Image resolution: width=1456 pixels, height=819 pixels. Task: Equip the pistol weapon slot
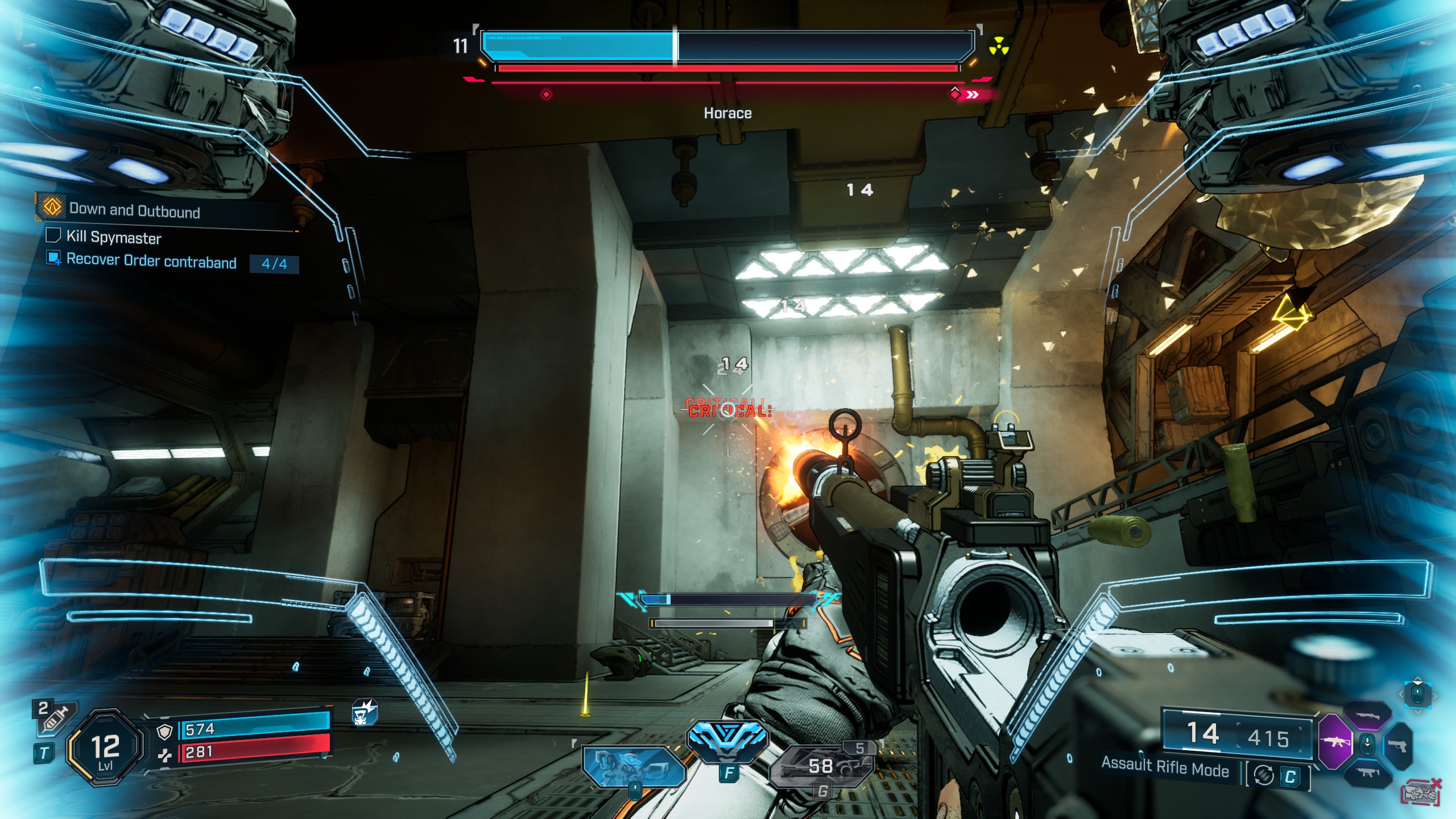pyautogui.click(x=1397, y=745)
